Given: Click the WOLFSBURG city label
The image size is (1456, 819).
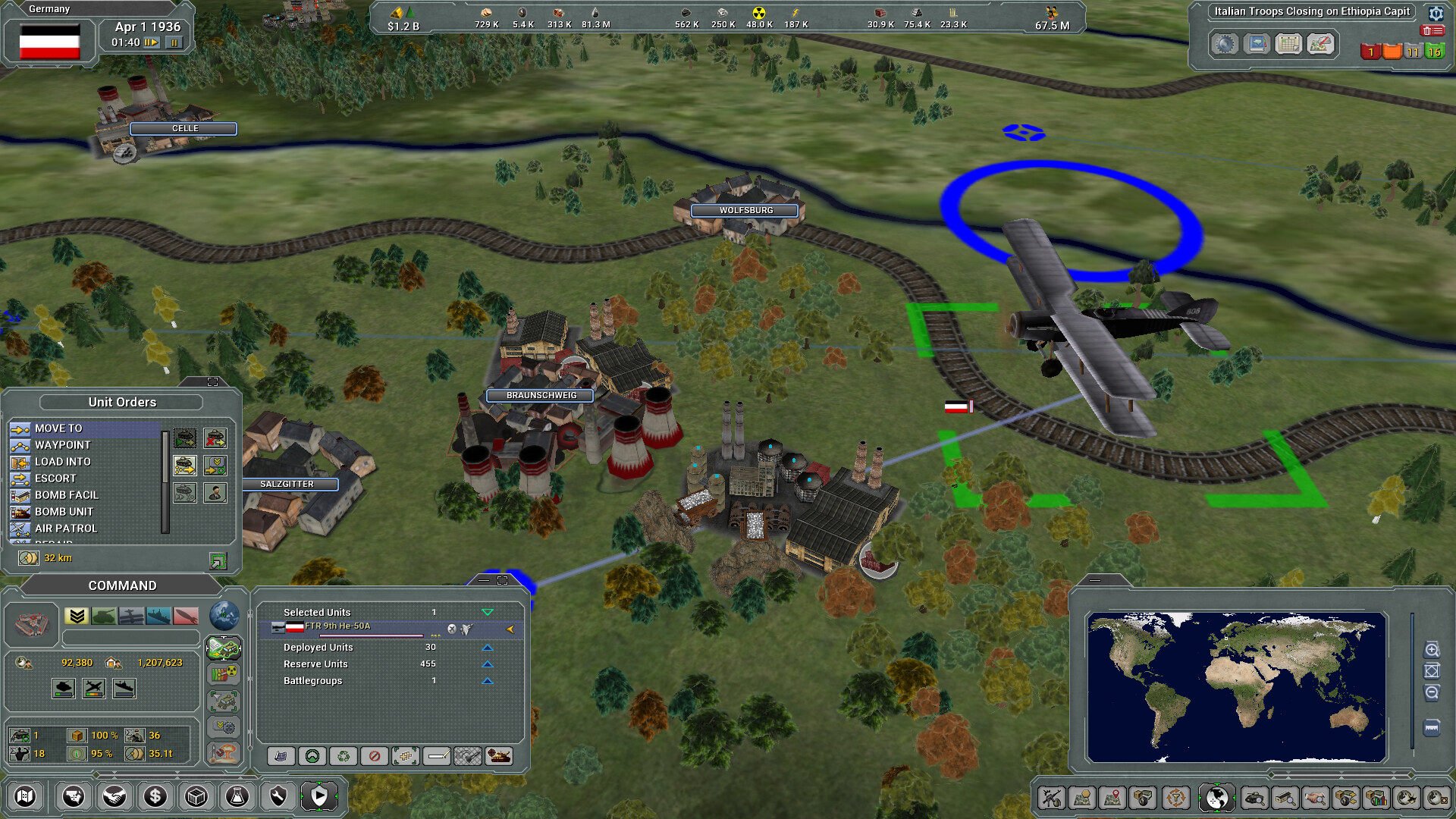Looking at the screenshot, I should (743, 210).
